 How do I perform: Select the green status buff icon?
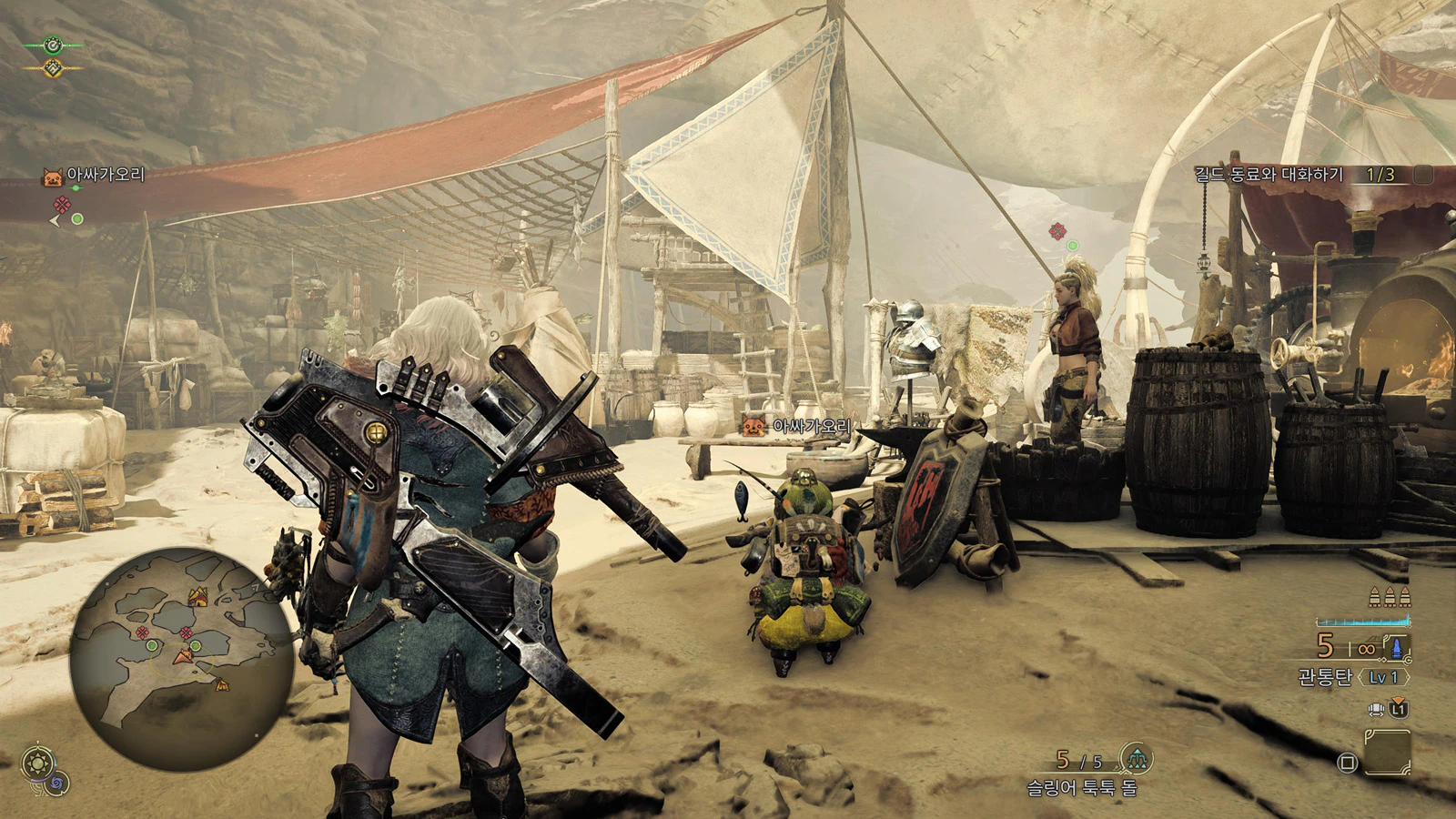pos(54,45)
